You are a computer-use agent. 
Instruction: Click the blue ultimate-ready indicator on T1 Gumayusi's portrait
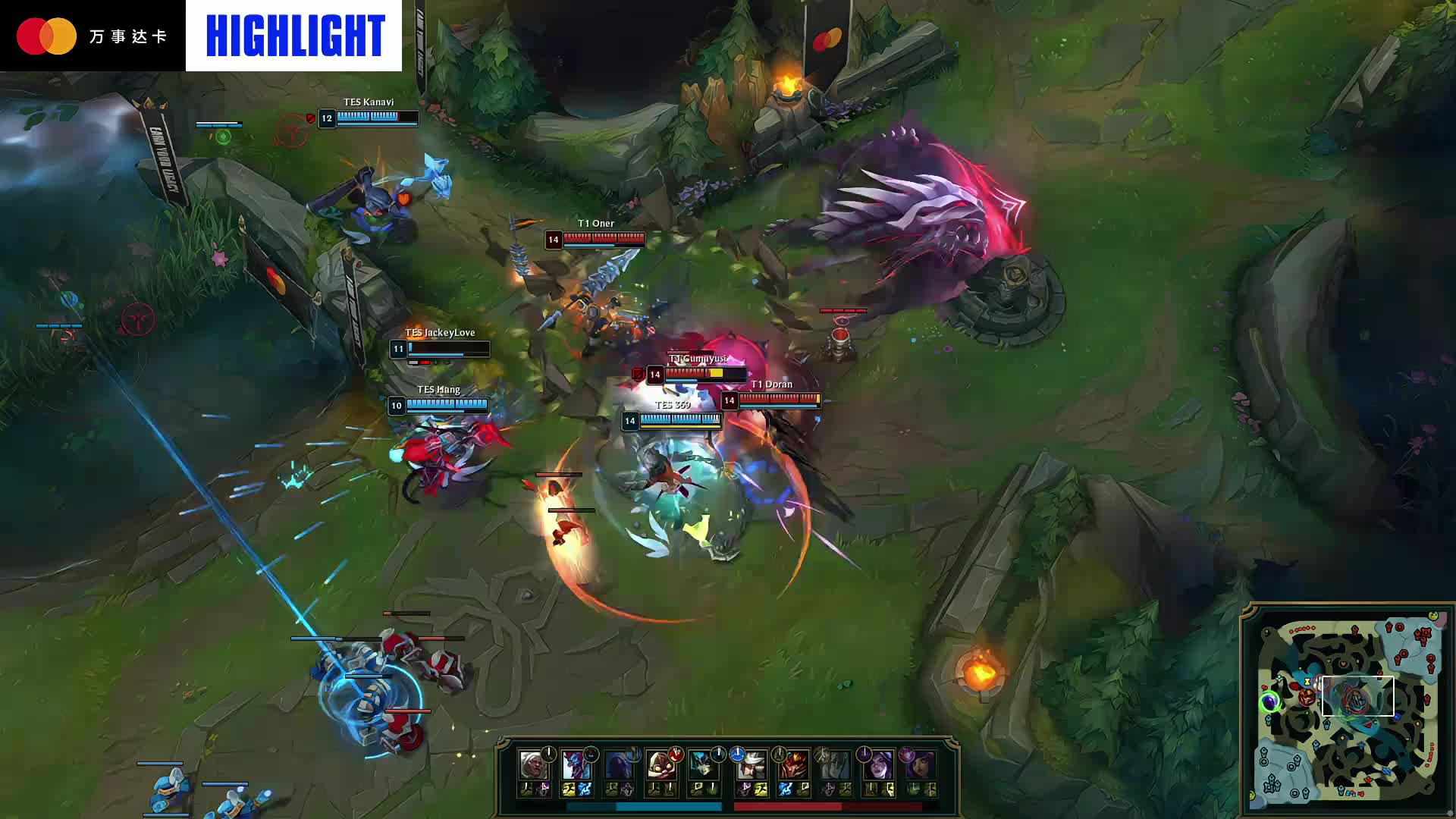coord(736,755)
